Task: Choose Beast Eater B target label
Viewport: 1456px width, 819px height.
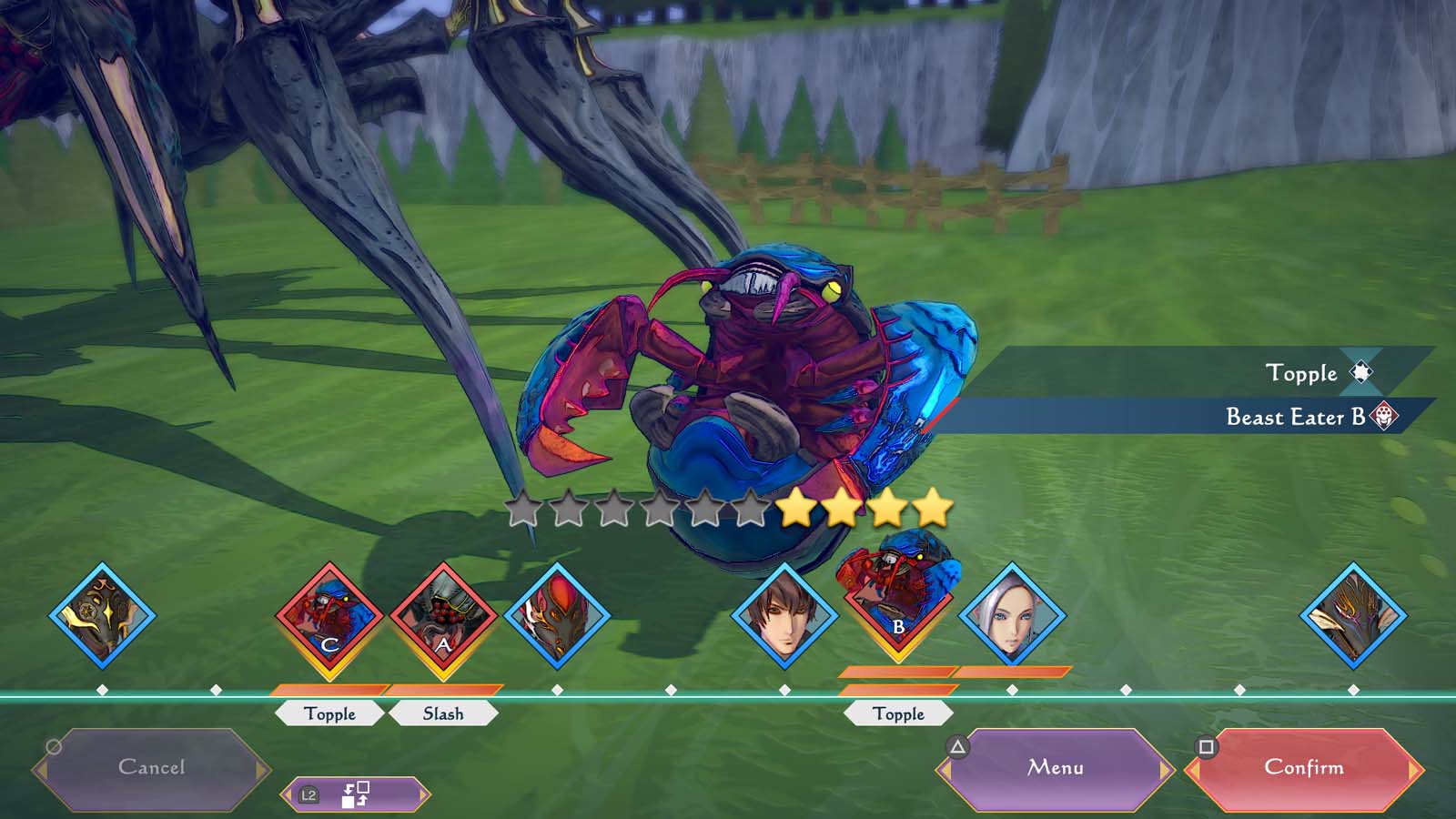Action: [x=1294, y=417]
